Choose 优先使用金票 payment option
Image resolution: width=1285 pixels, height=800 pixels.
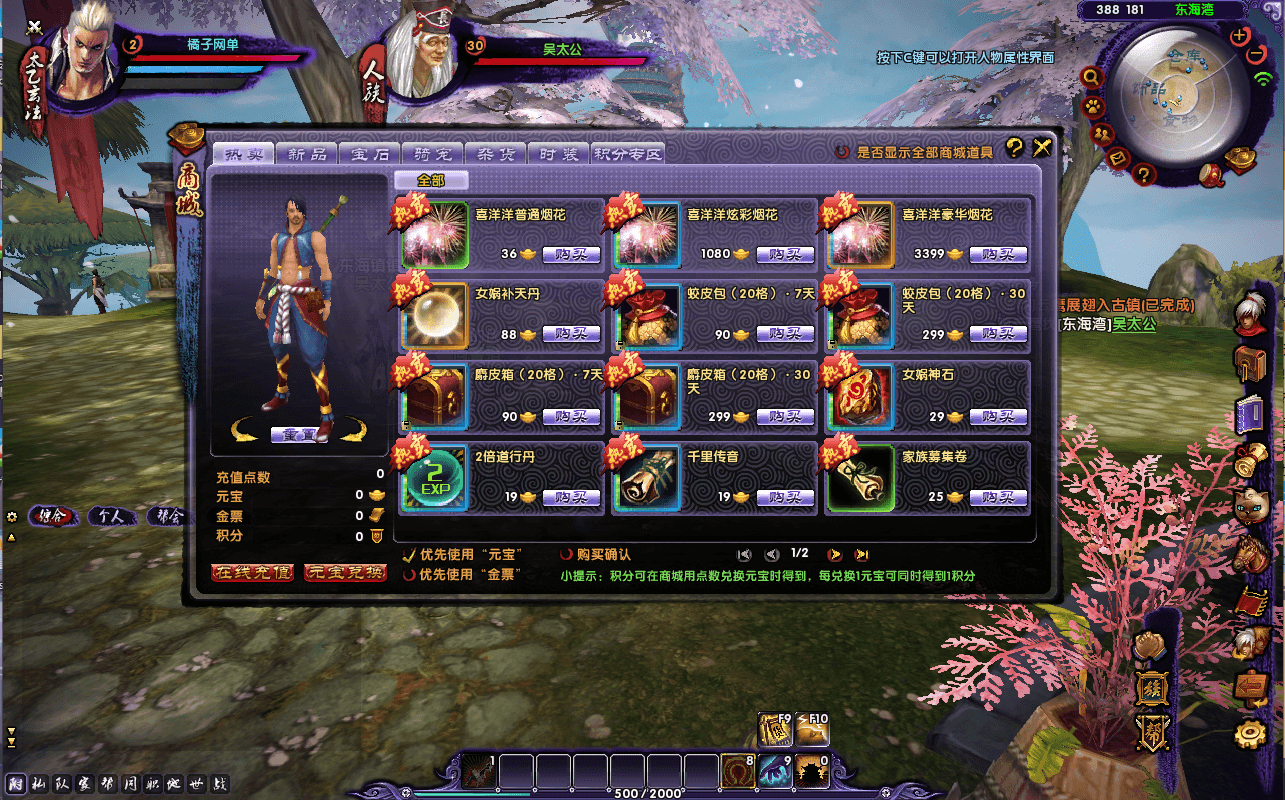[x=409, y=575]
